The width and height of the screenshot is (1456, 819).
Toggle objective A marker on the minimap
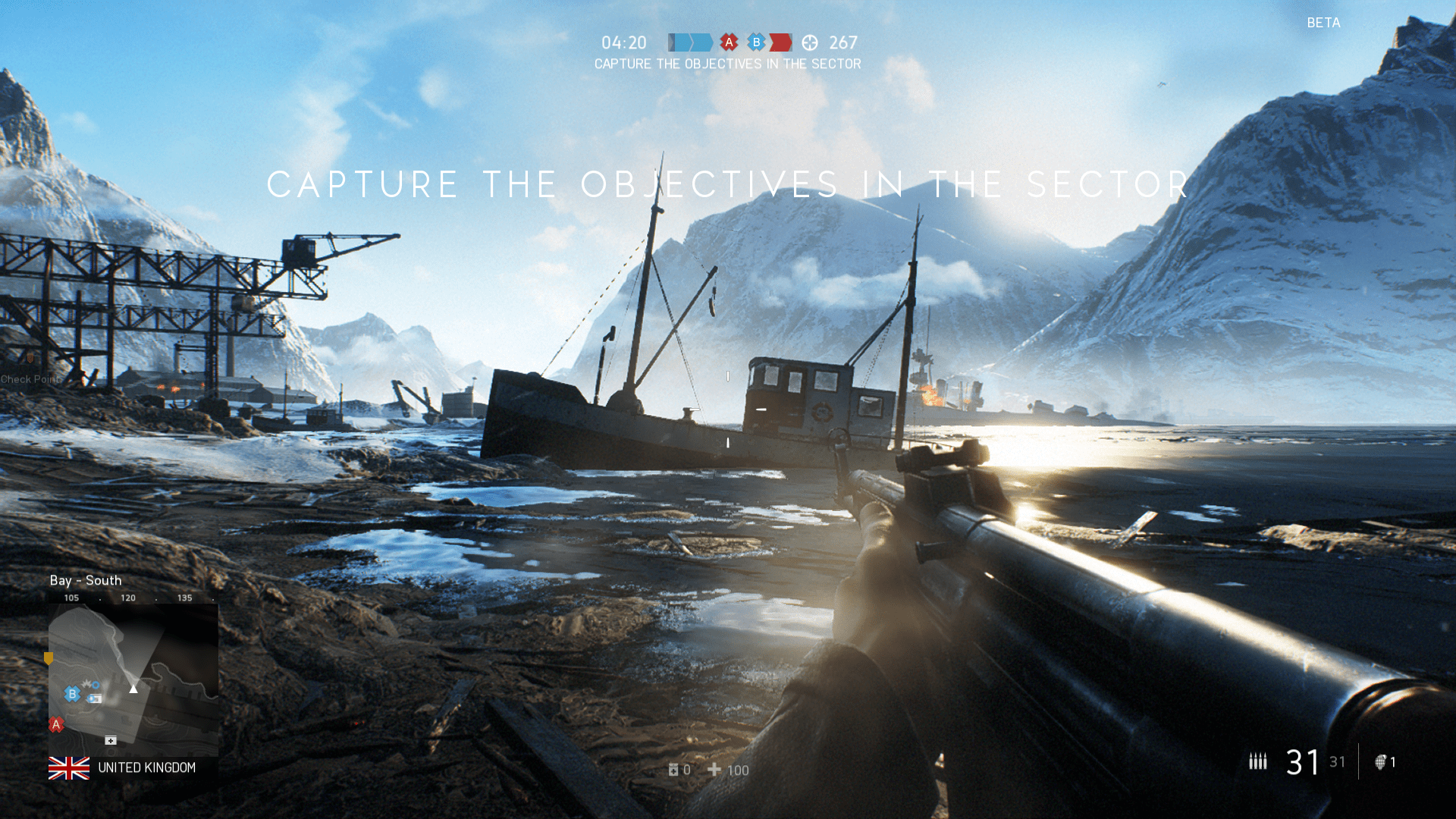pyautogui.click(x=55, y=724)
